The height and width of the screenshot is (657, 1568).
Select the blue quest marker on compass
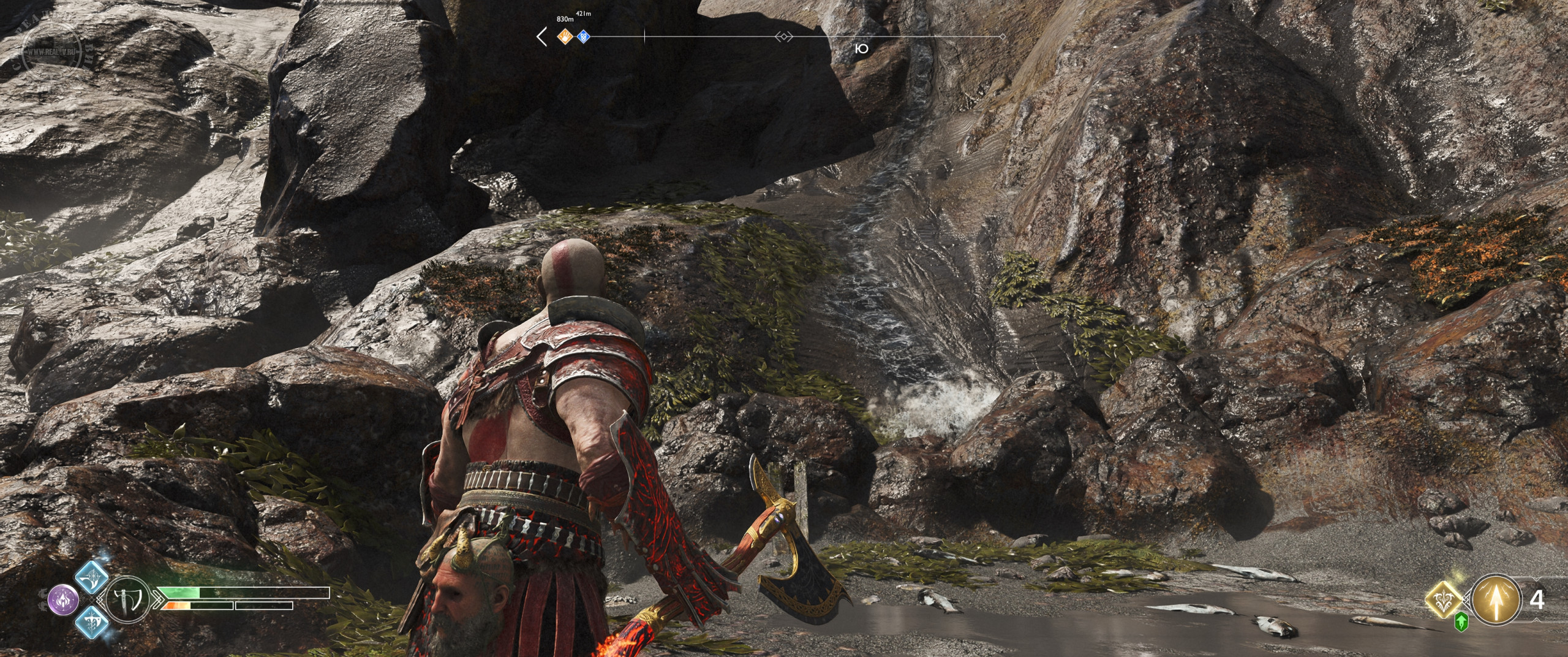pyautogui.click(x=584, y=37)
